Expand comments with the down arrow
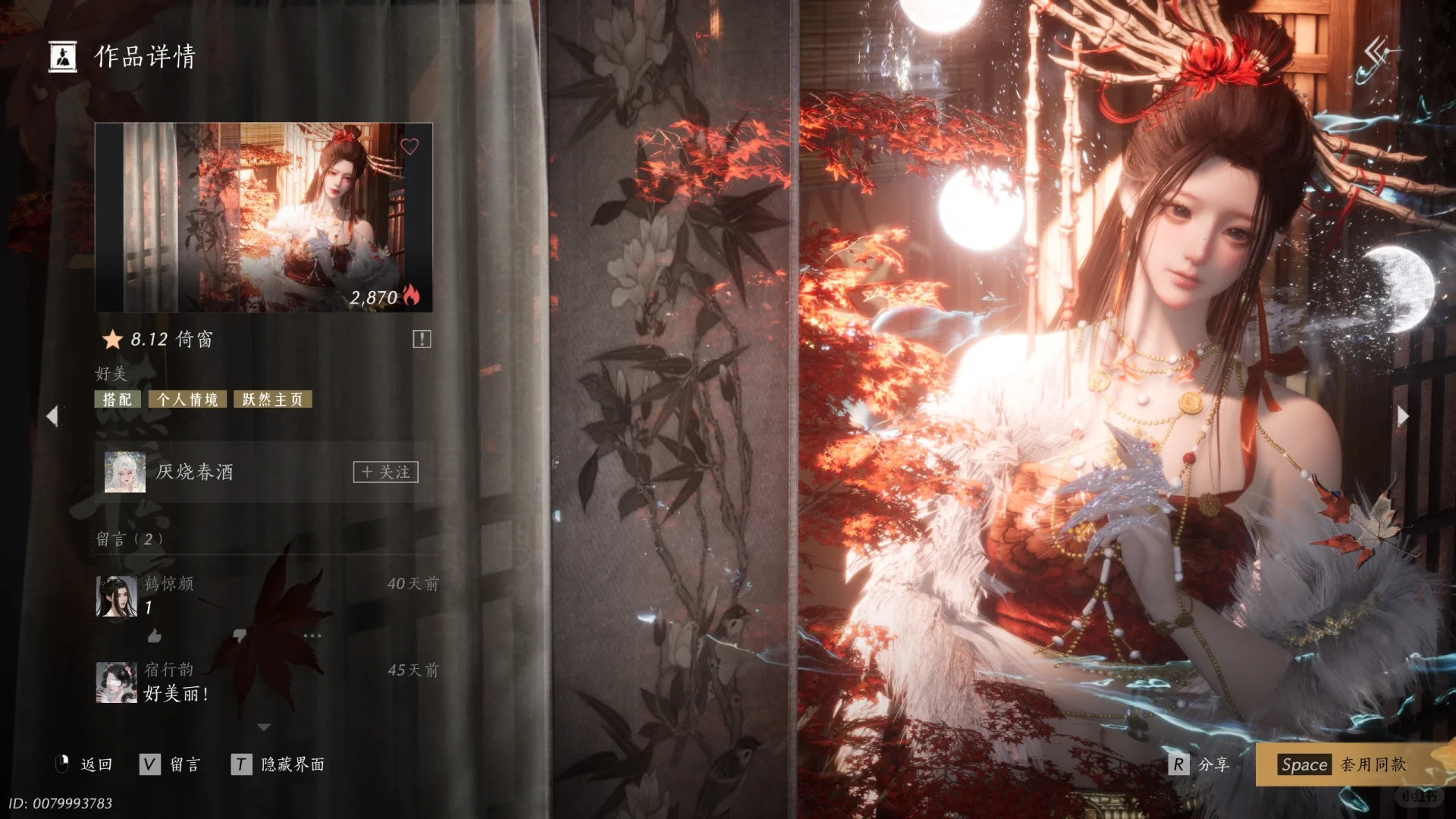 tap(264, 727)
